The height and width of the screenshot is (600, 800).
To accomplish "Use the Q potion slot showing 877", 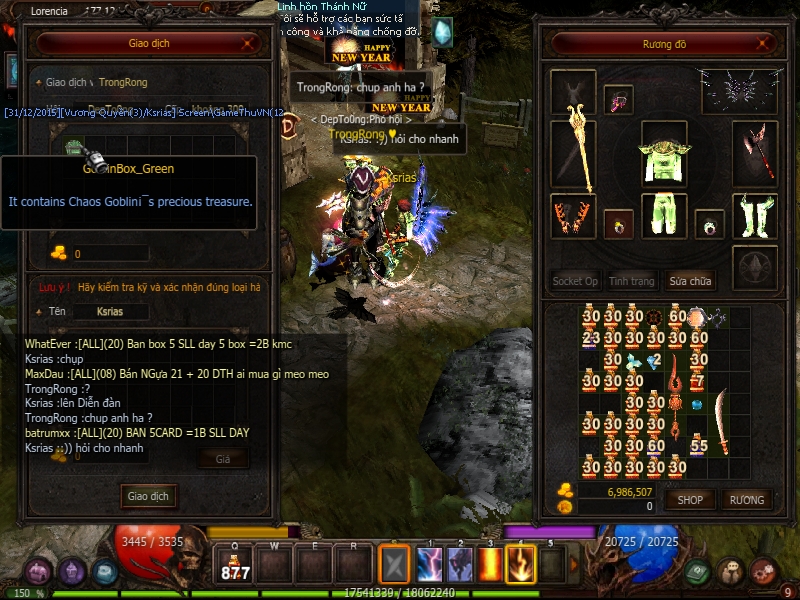I will coord(236,565).
